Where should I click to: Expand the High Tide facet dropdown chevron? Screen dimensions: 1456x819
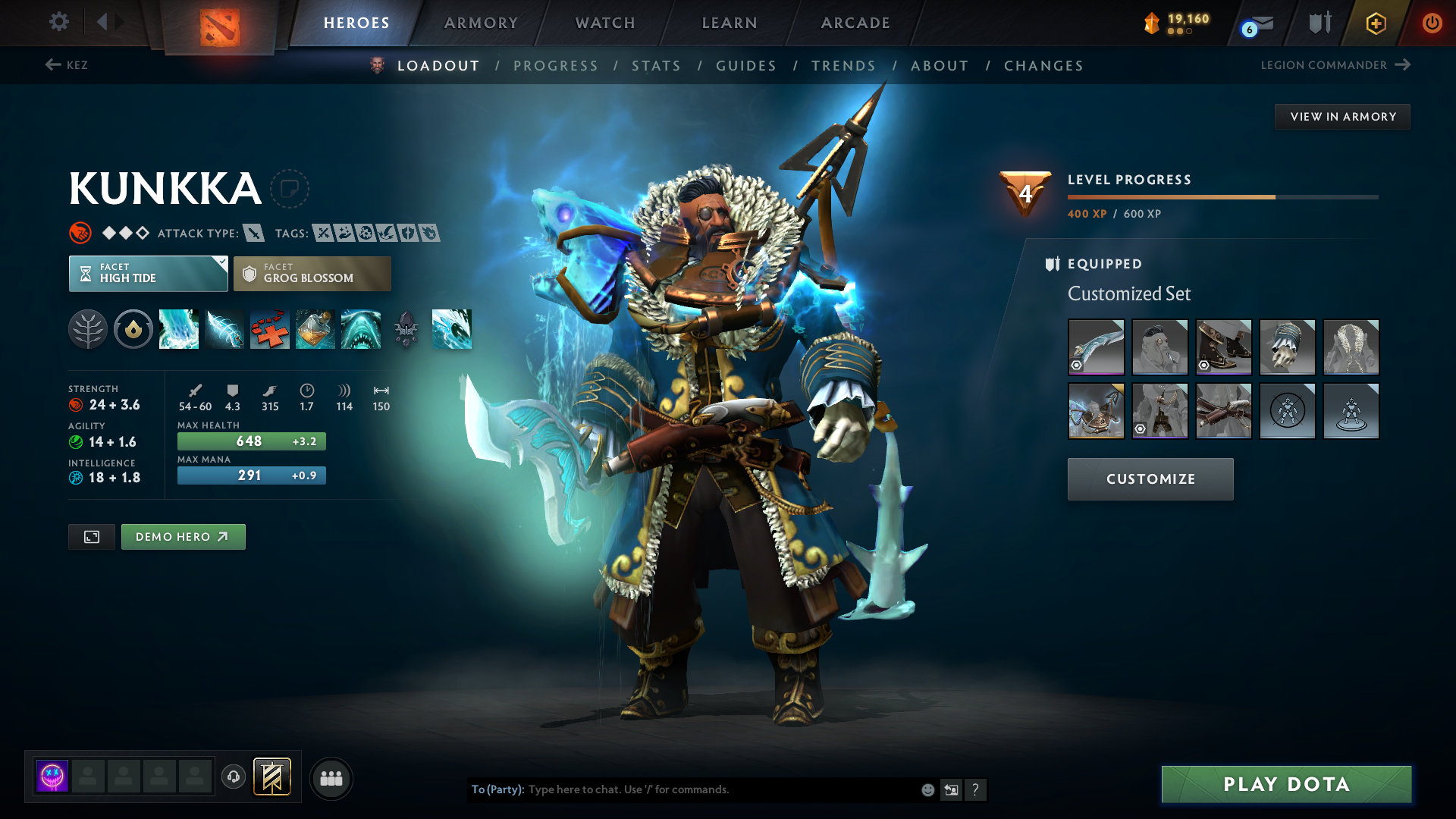pyautogui.click(x=221, y=262)
